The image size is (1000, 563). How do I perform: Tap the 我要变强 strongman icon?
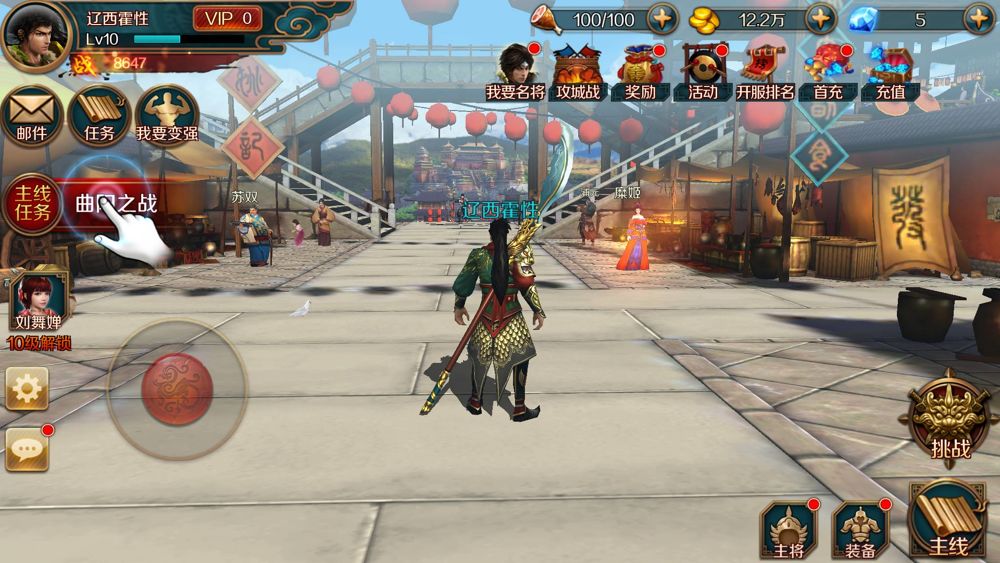pos(167,115)
